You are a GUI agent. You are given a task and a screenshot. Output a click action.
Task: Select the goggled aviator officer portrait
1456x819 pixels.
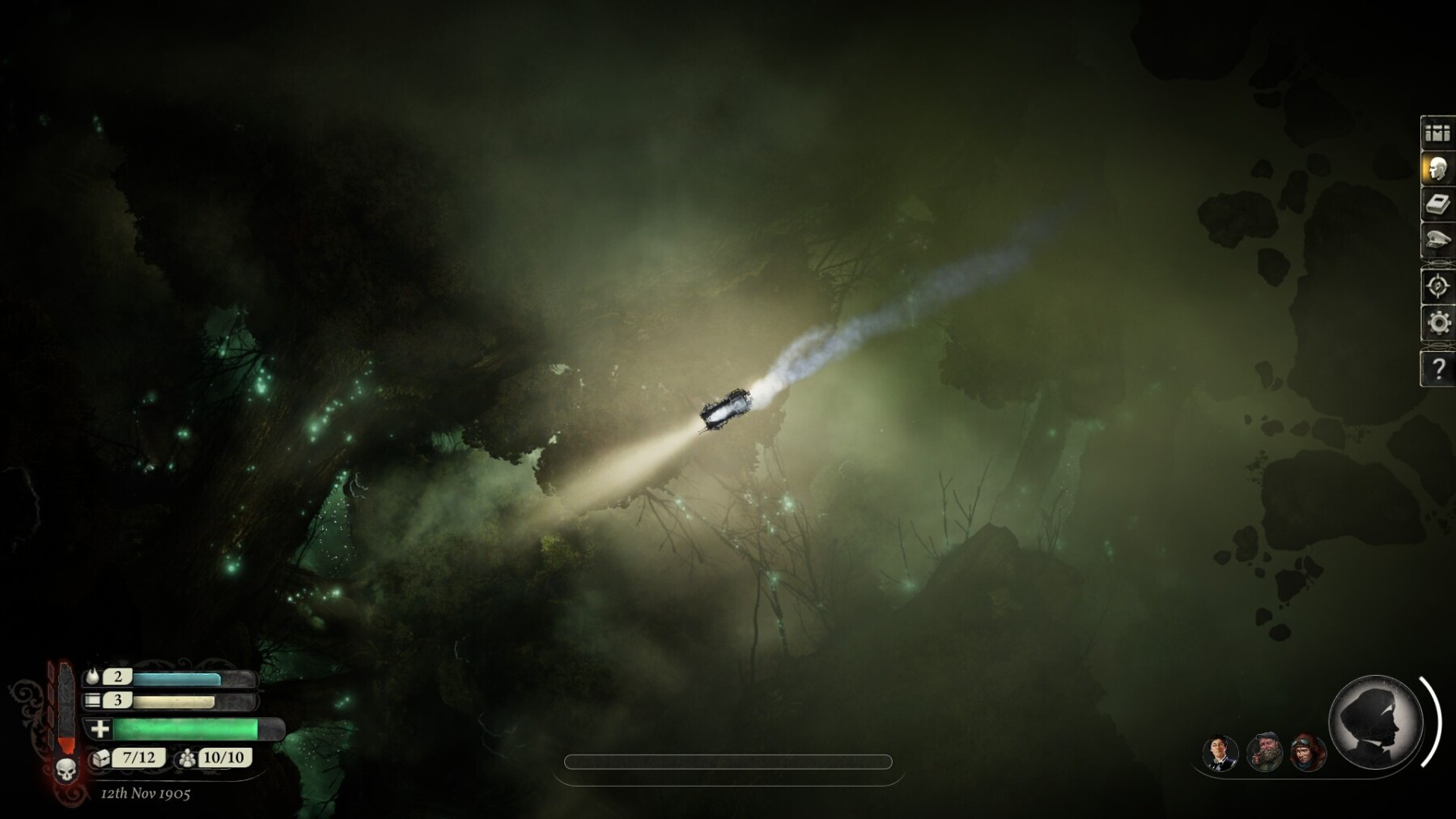[x=1308, y=753]
